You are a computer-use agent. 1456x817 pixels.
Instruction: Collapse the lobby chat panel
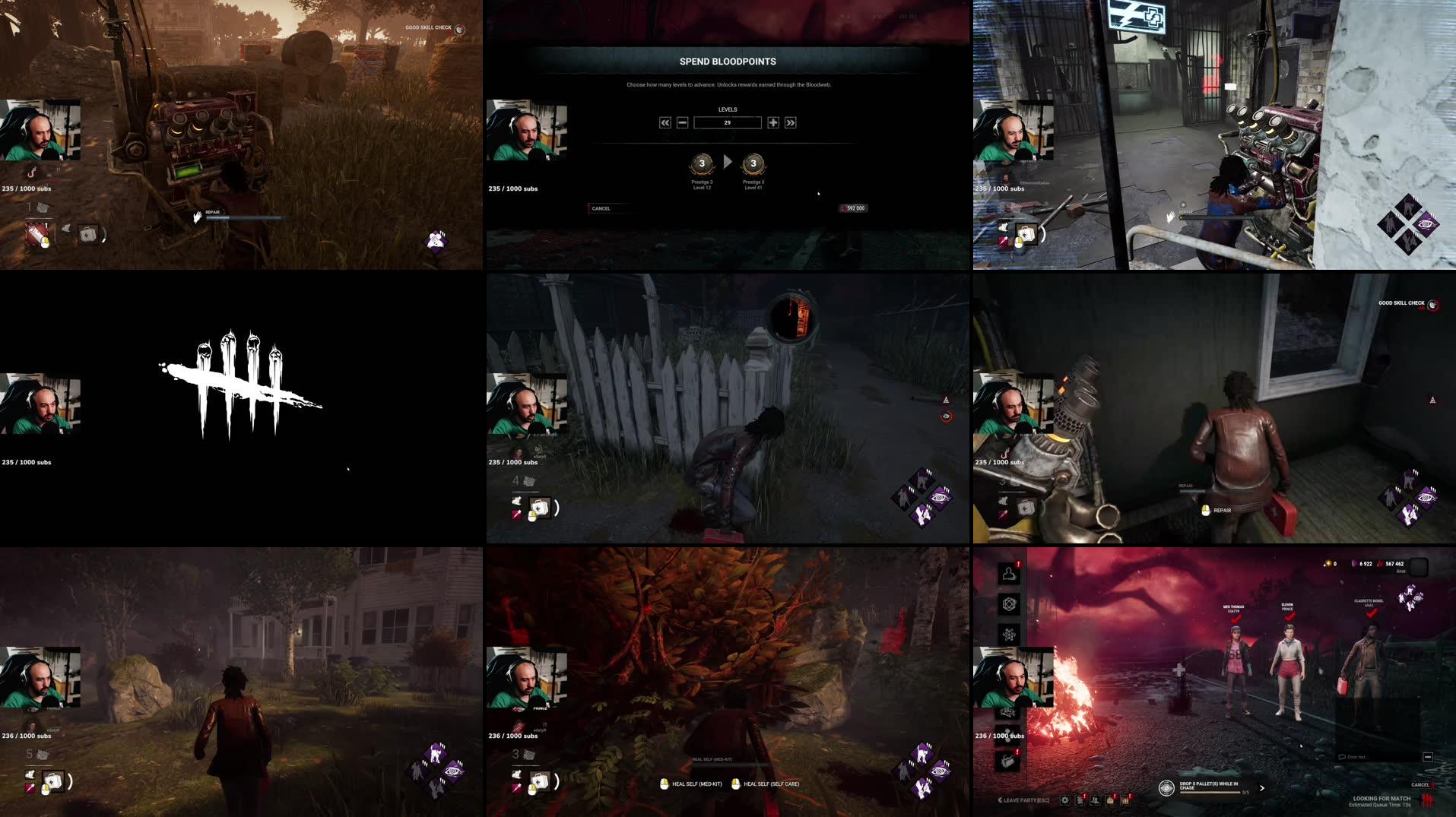tap(1429, 756)
